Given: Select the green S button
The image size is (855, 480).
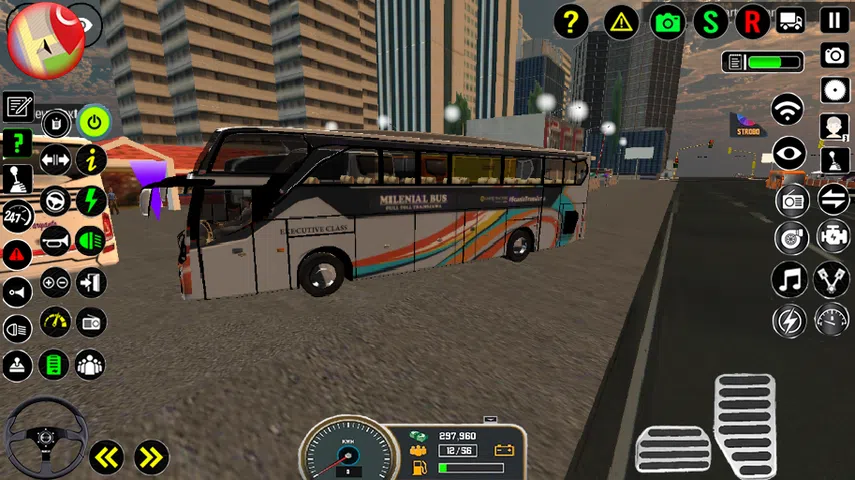Looking at the screenshot, I should [711, 21].
